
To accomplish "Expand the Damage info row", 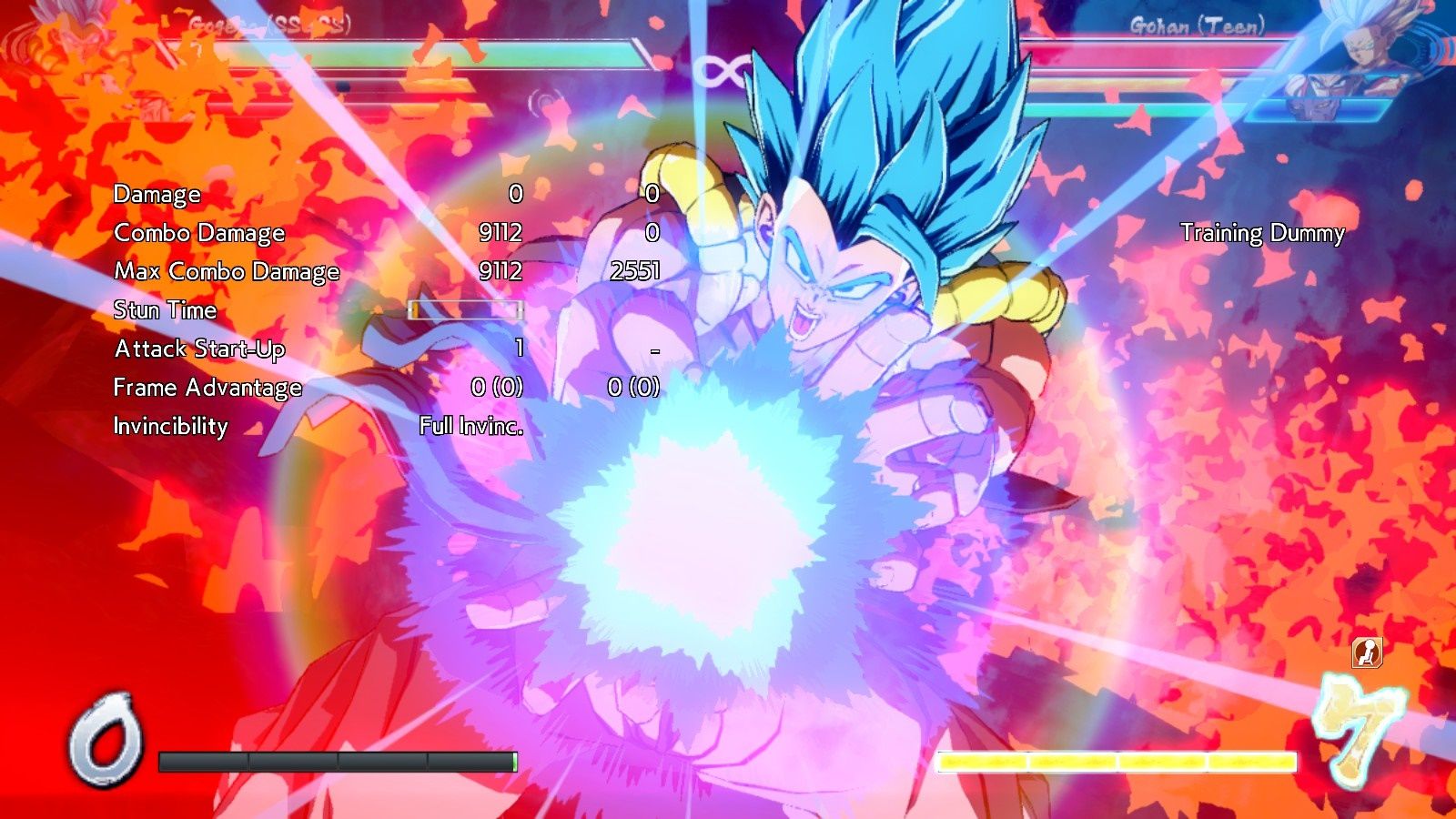I will [156, 194].
